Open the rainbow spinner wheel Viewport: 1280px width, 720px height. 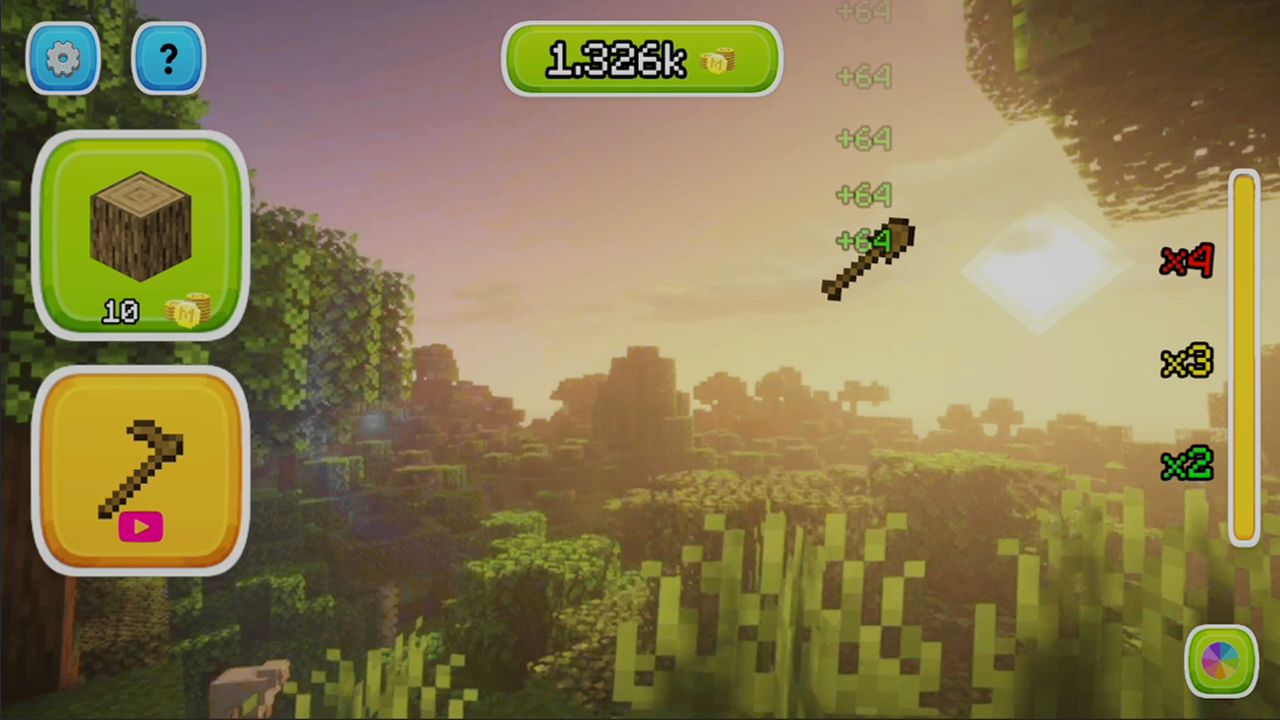click(x=1222, y=660)
